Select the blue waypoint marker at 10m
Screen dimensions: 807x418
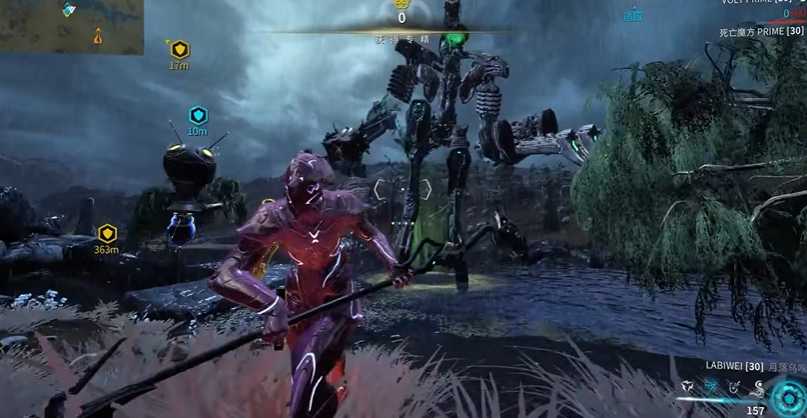pos(198,115)
